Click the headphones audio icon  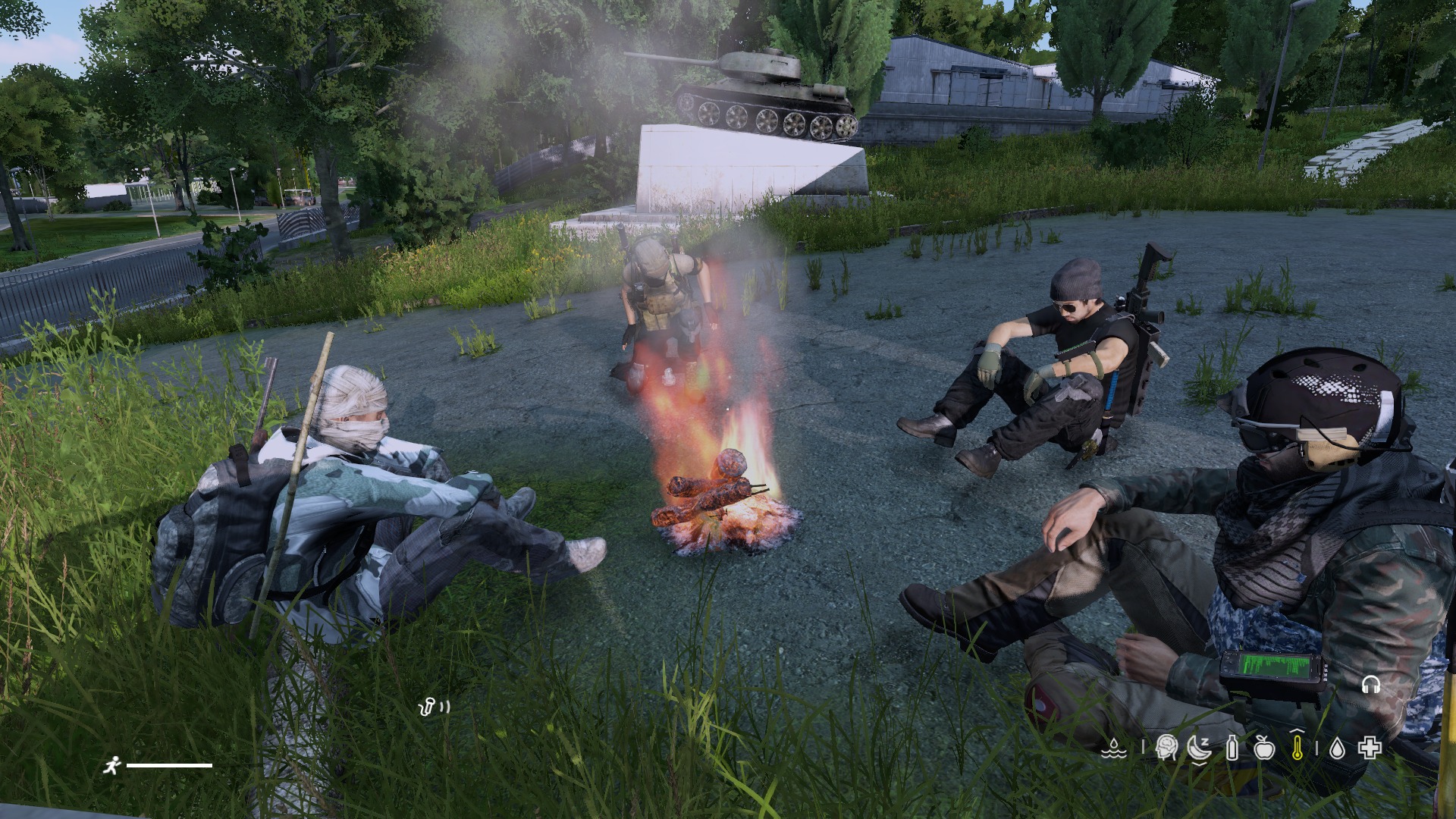pos(1370,685)
